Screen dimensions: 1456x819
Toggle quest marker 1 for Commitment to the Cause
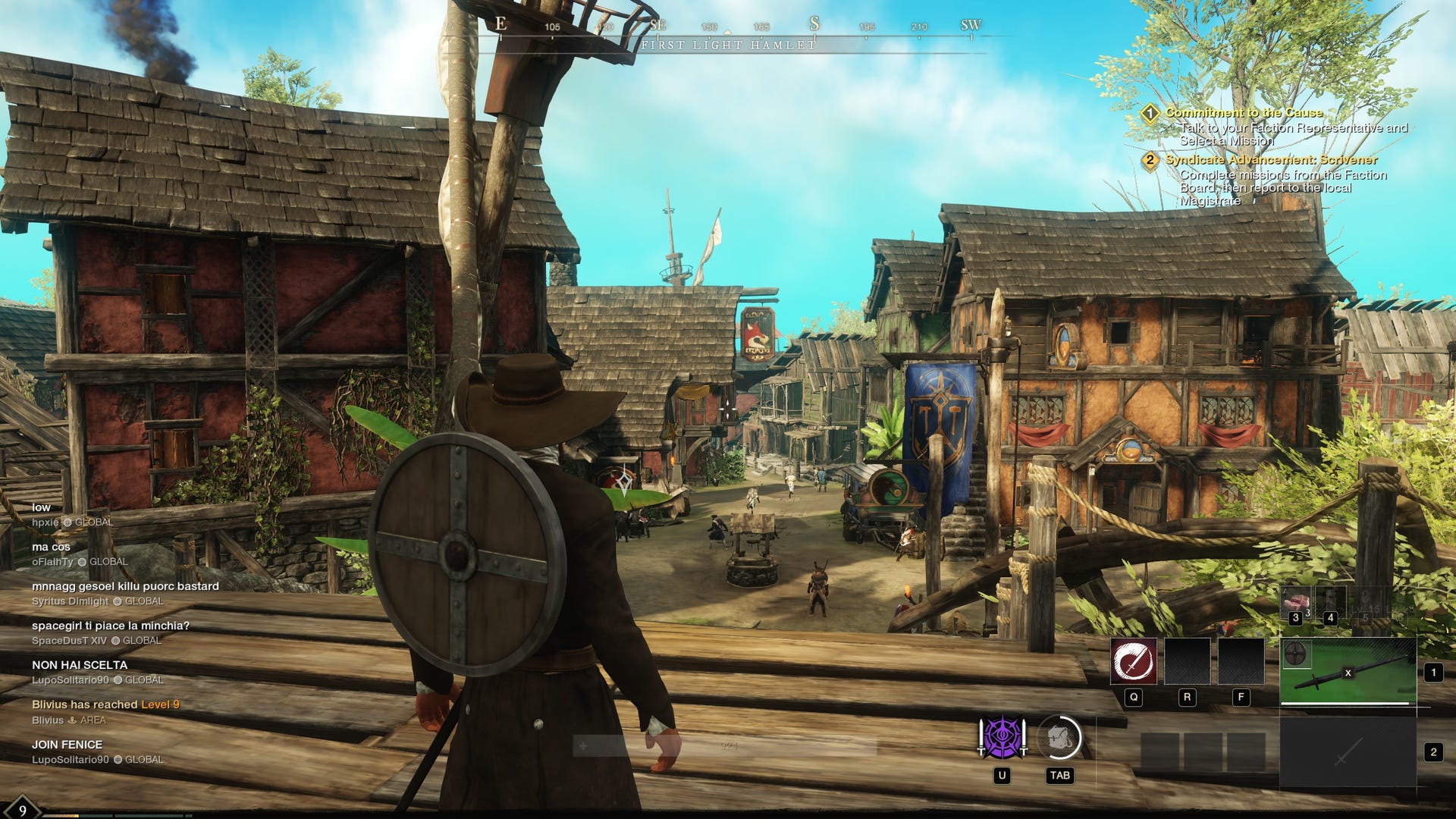tap(1151, 111)
